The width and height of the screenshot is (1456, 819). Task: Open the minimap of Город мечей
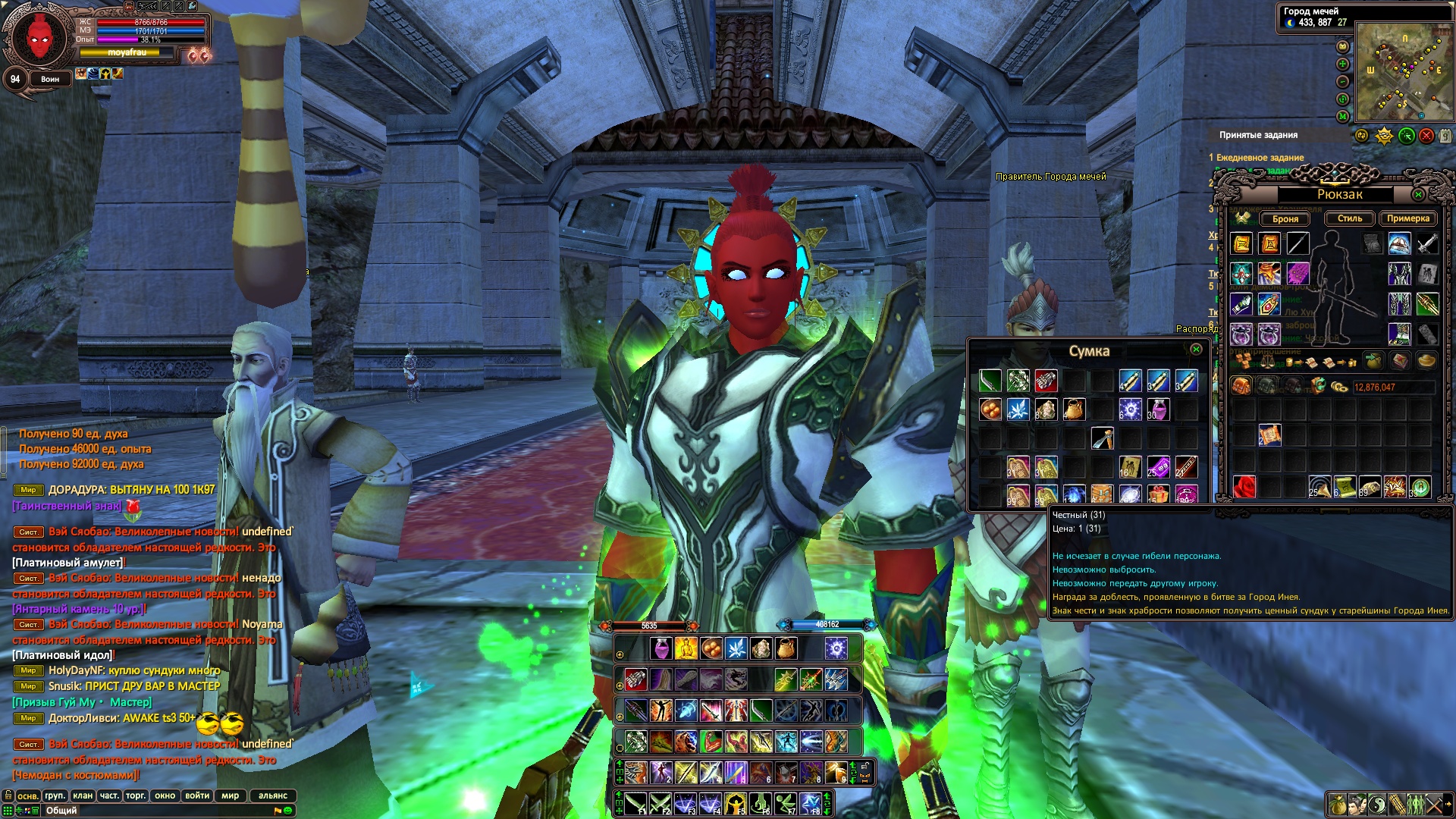pos(1403,72)
